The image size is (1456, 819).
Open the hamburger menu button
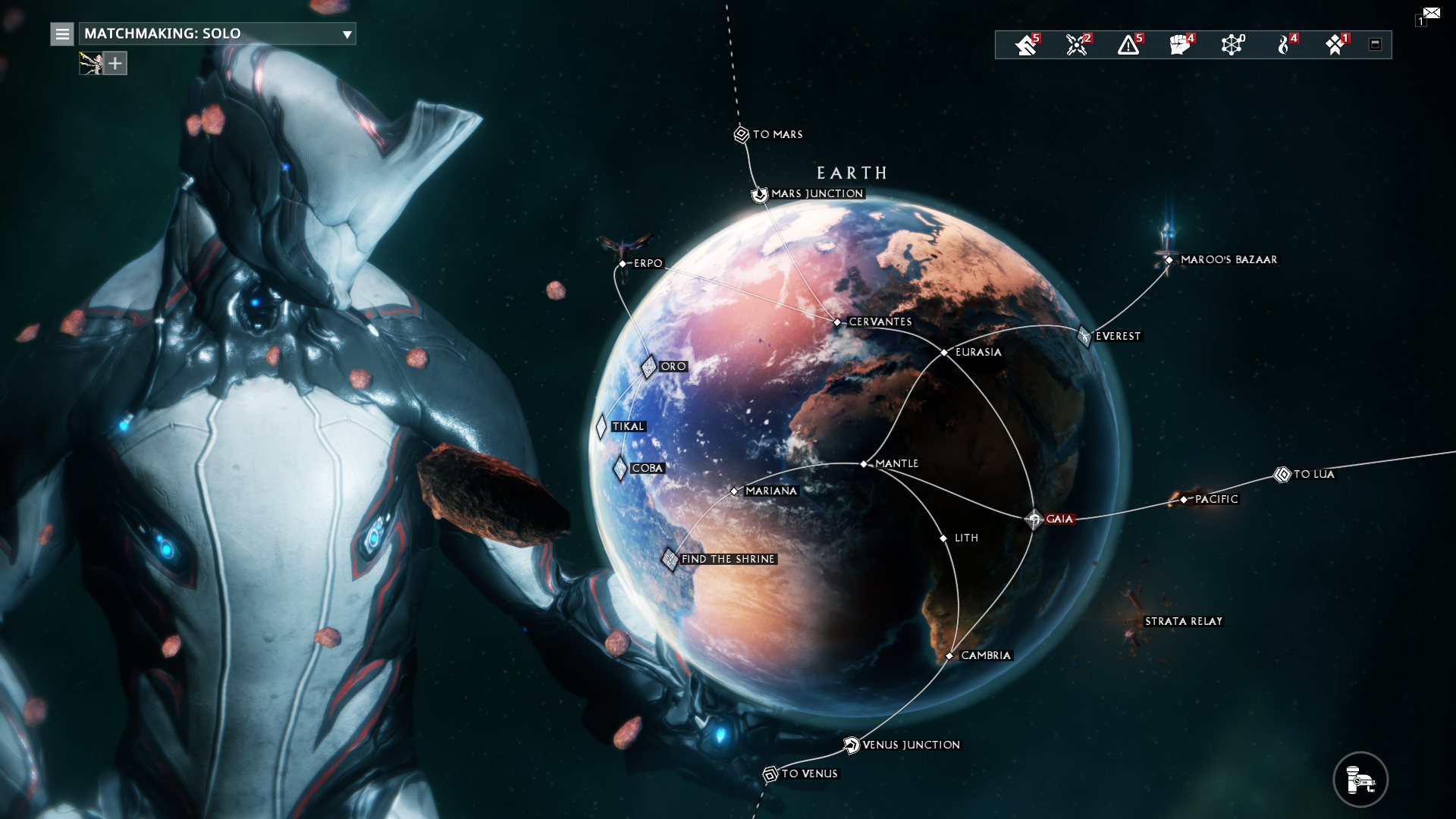click(x=62, y=34)
